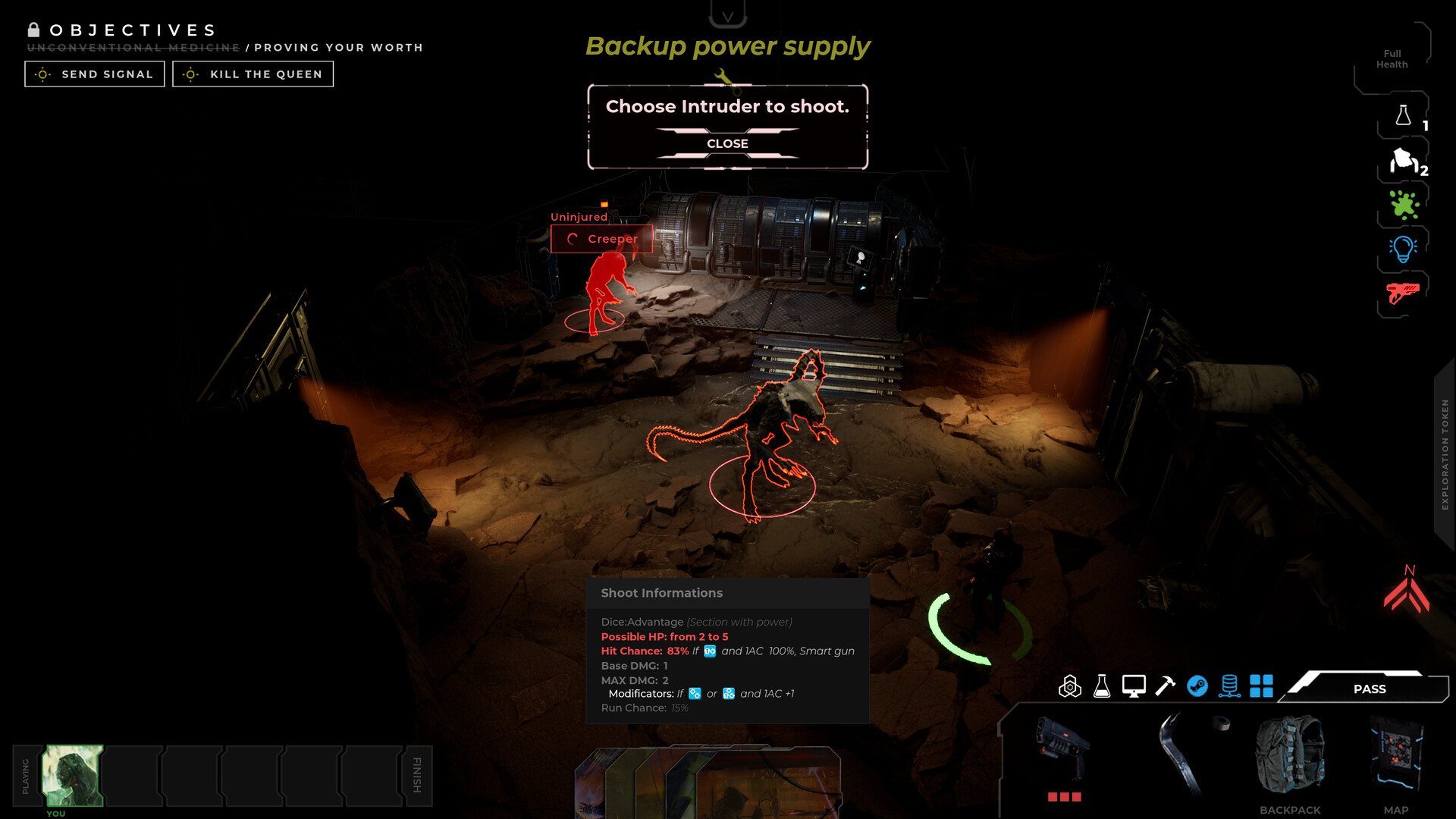Expand the action cards at bottom center
Screen dimensions: 1456x819
click(x=713, y=781)
